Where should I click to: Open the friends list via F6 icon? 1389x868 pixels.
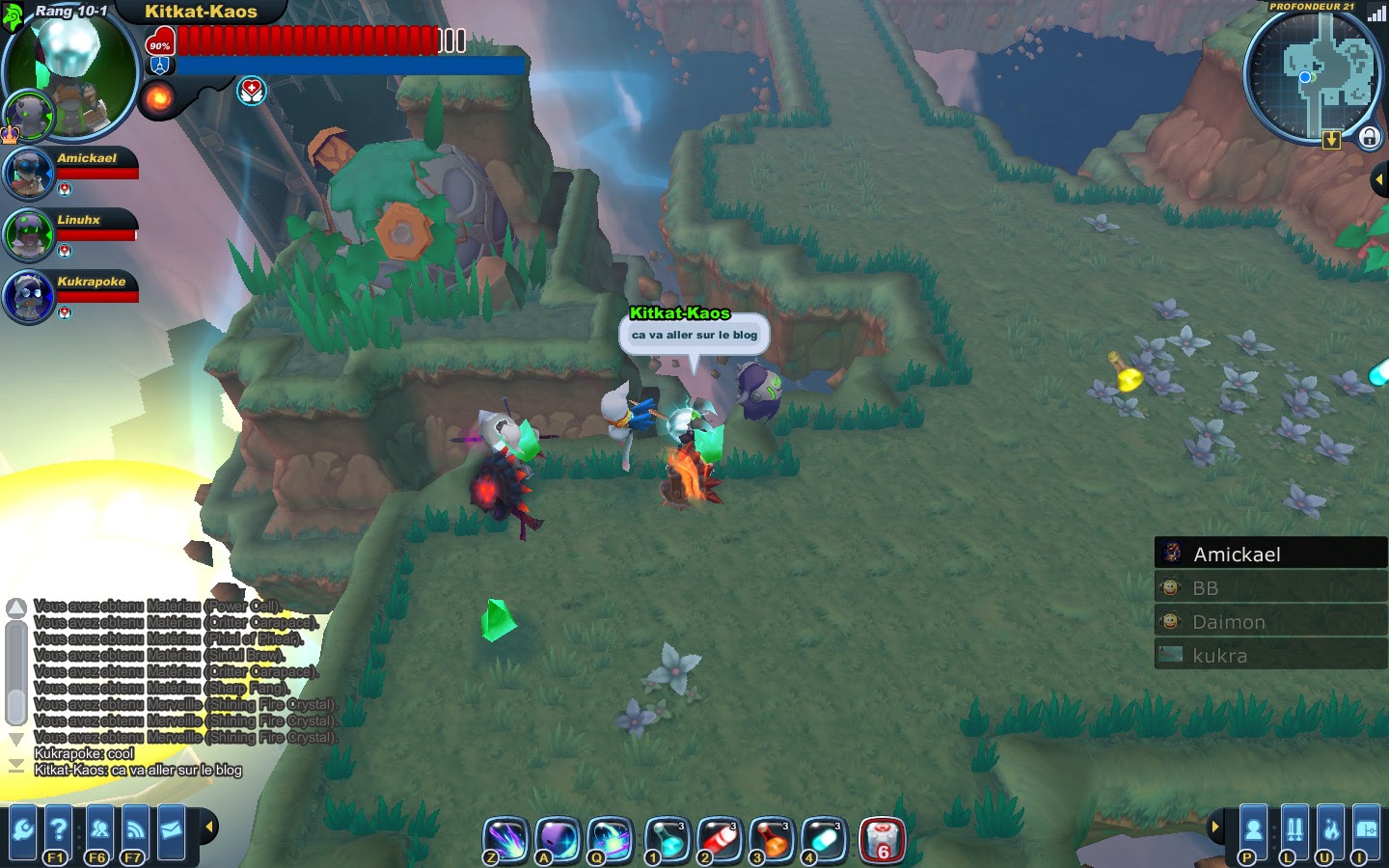click(x=98, y=829)
